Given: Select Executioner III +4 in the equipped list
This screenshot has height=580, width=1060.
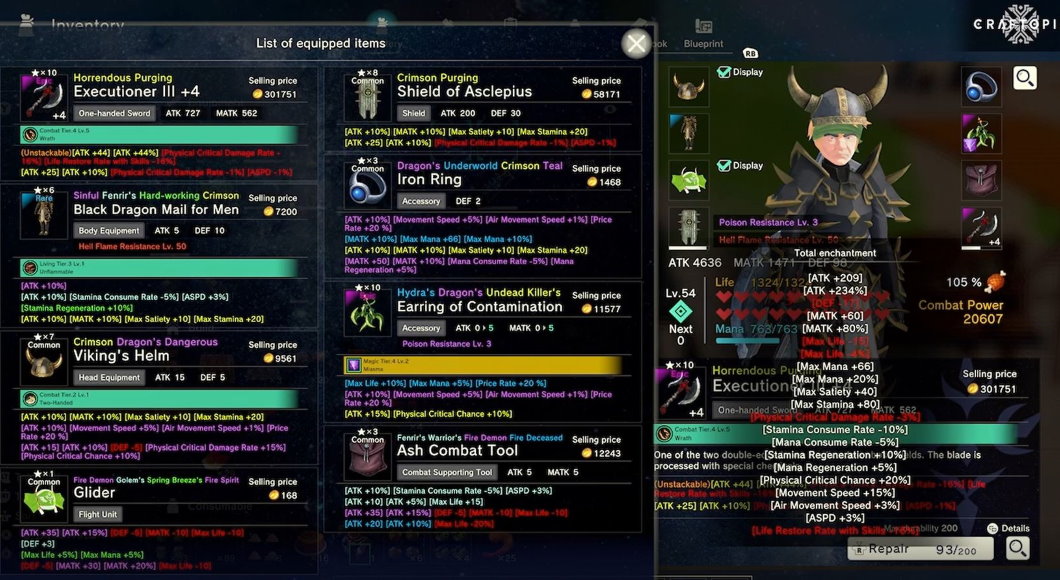Looking at the screenshot, I should (160, 91).
